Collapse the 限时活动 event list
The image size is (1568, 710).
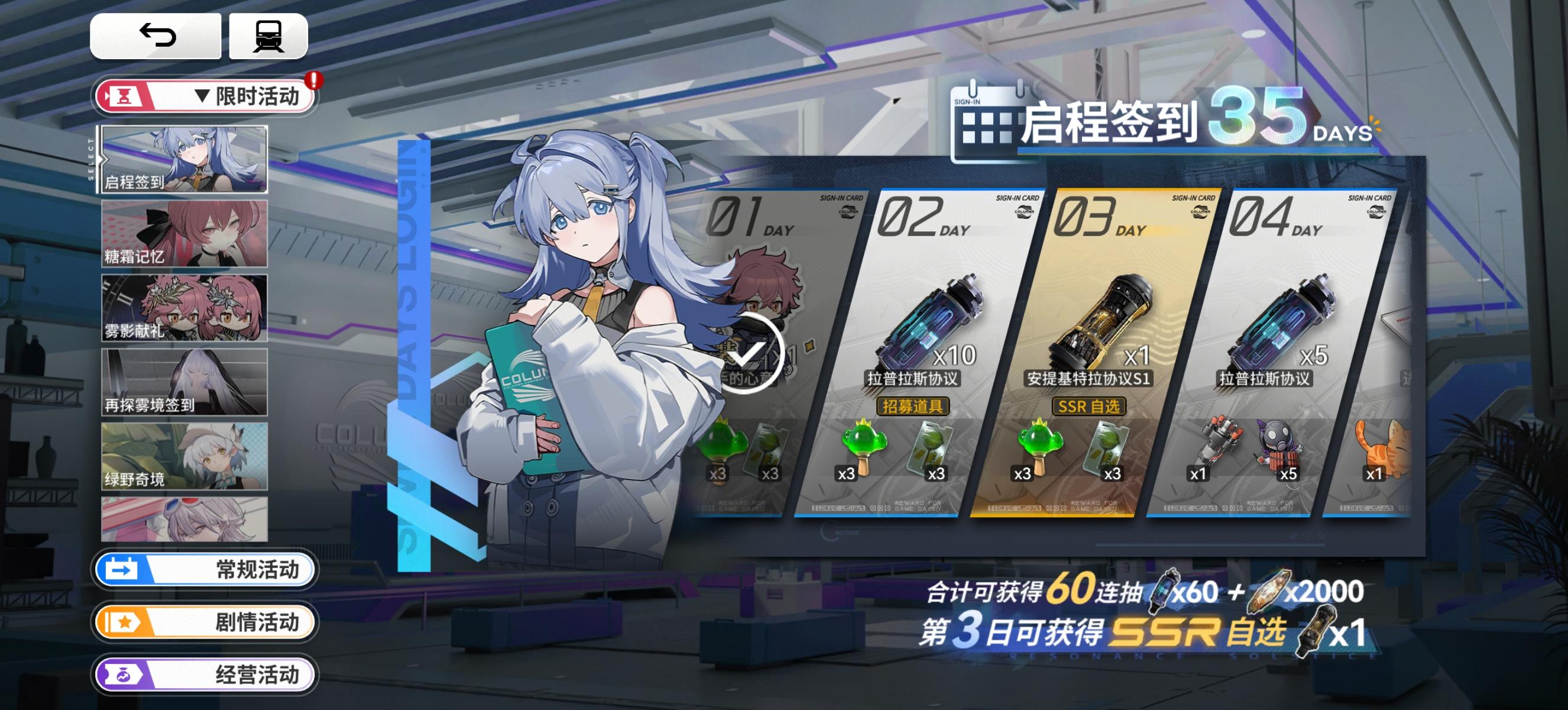[x=204, y=96]
